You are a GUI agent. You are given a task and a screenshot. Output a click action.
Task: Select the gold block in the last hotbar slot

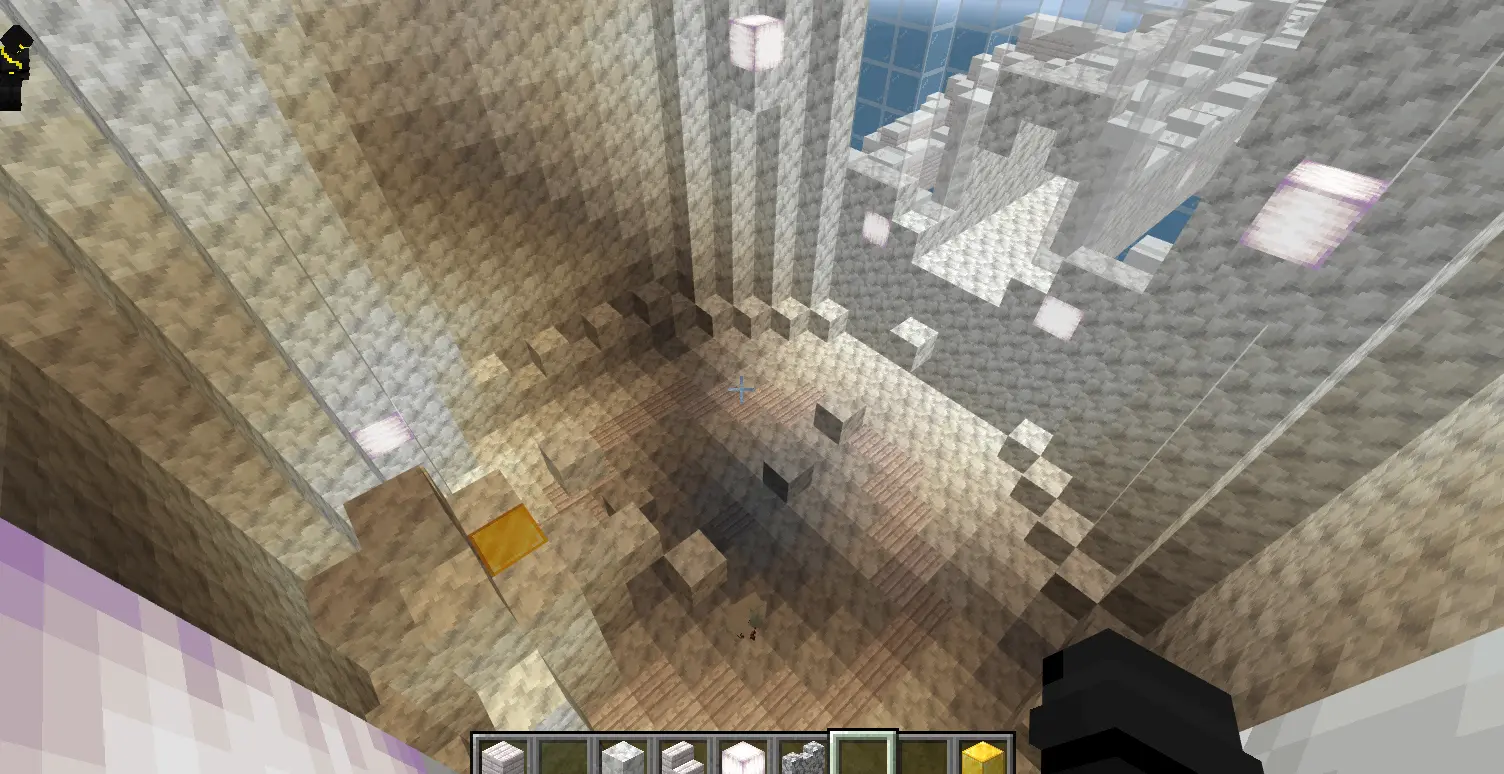(983, 753)
